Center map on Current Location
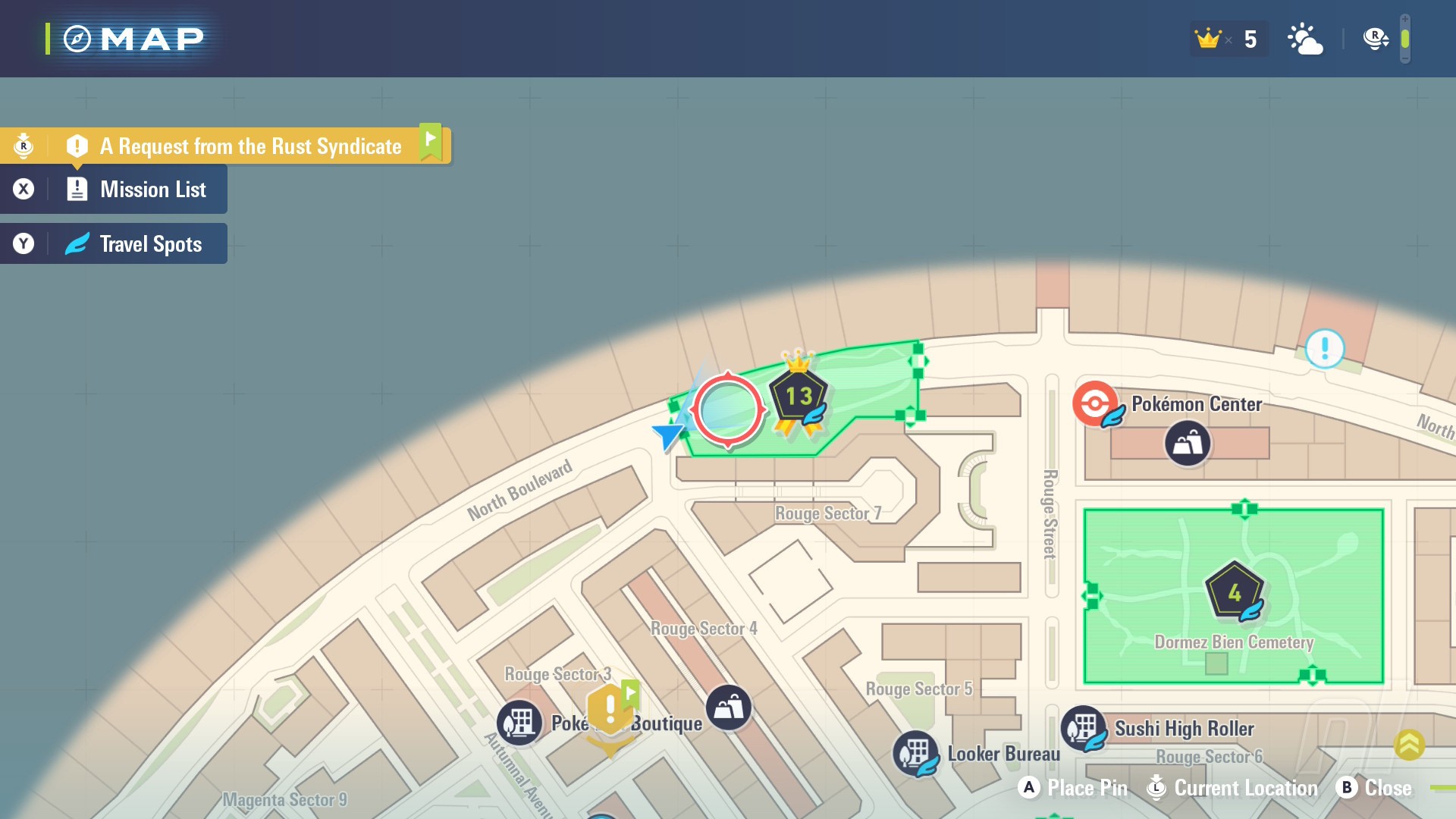 point(1233,788)
